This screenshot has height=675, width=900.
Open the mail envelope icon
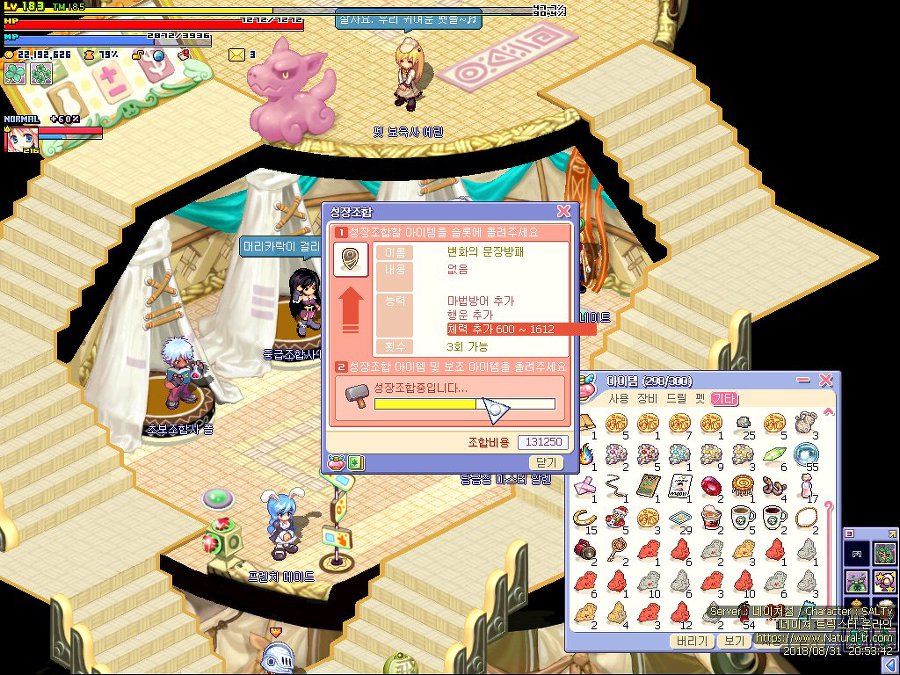point(237,54)
